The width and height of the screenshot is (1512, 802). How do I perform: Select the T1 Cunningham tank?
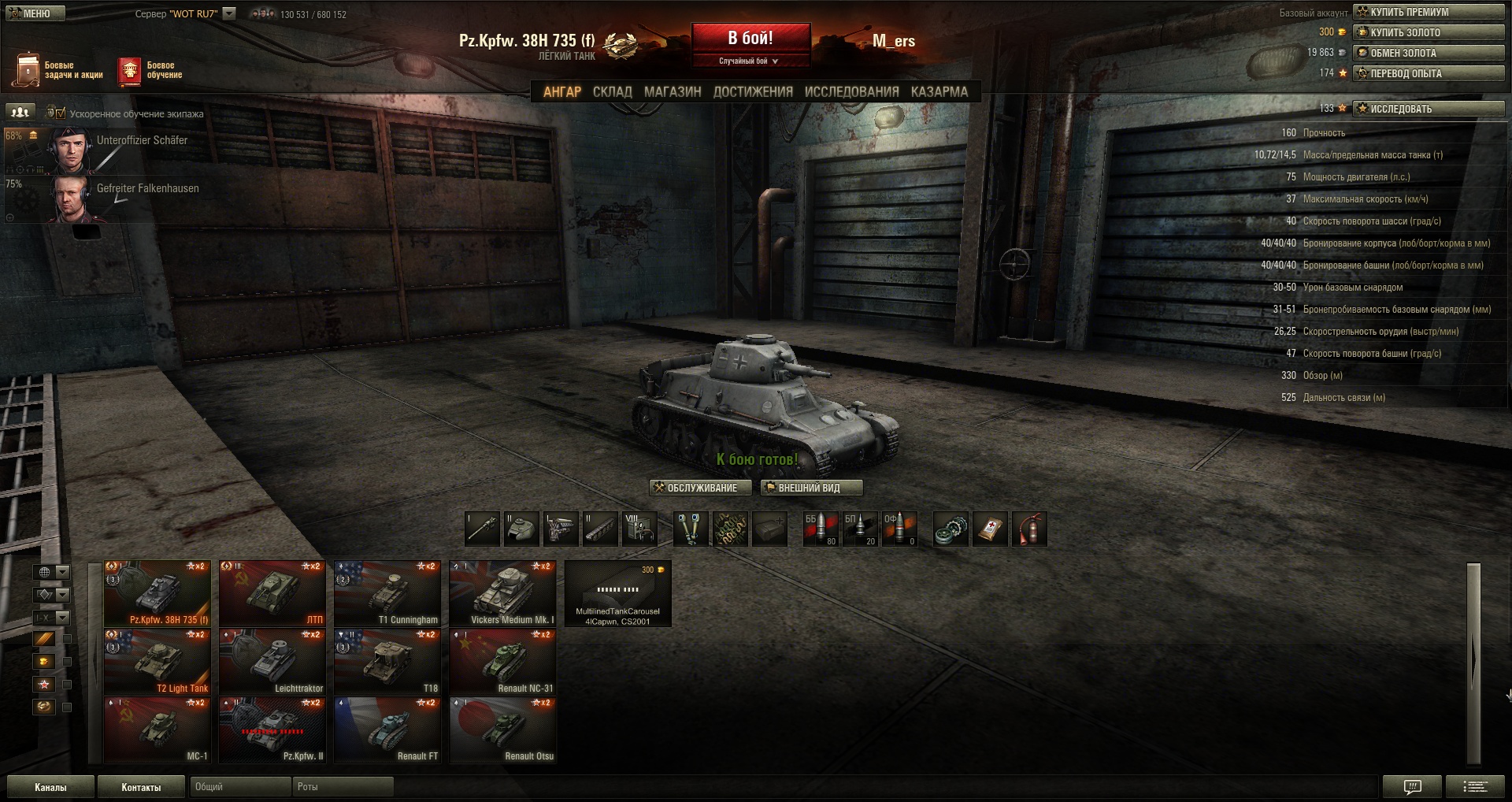point(387,593)
